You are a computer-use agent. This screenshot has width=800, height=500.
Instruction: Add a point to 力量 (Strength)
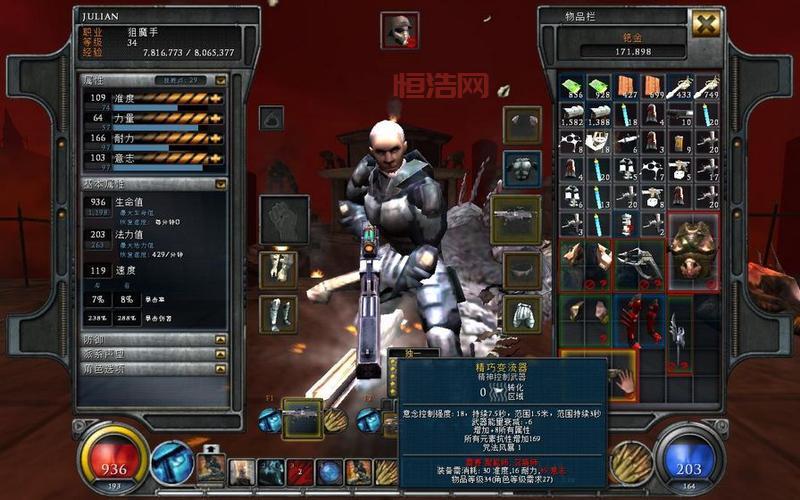(x=215, y=118)
